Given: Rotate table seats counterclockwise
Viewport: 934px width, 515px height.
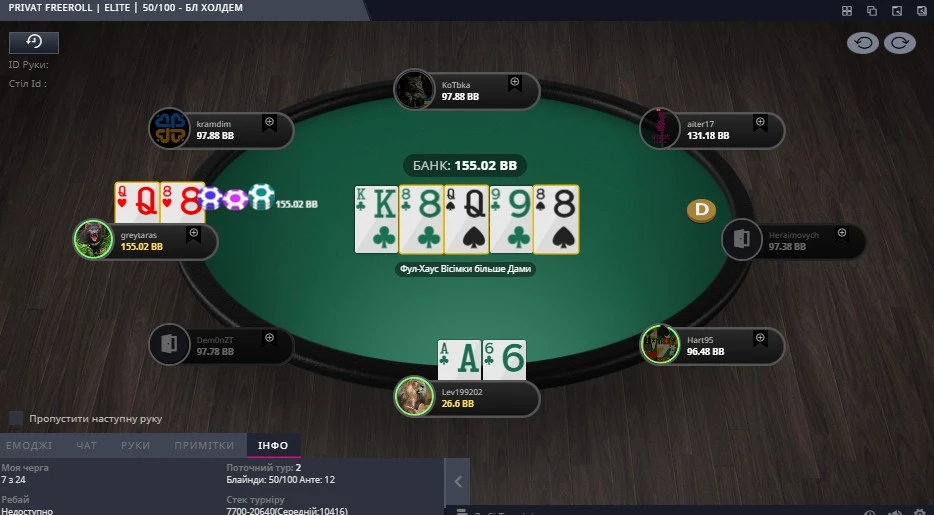Looking at the screenshot, I should tap(863, 43).
